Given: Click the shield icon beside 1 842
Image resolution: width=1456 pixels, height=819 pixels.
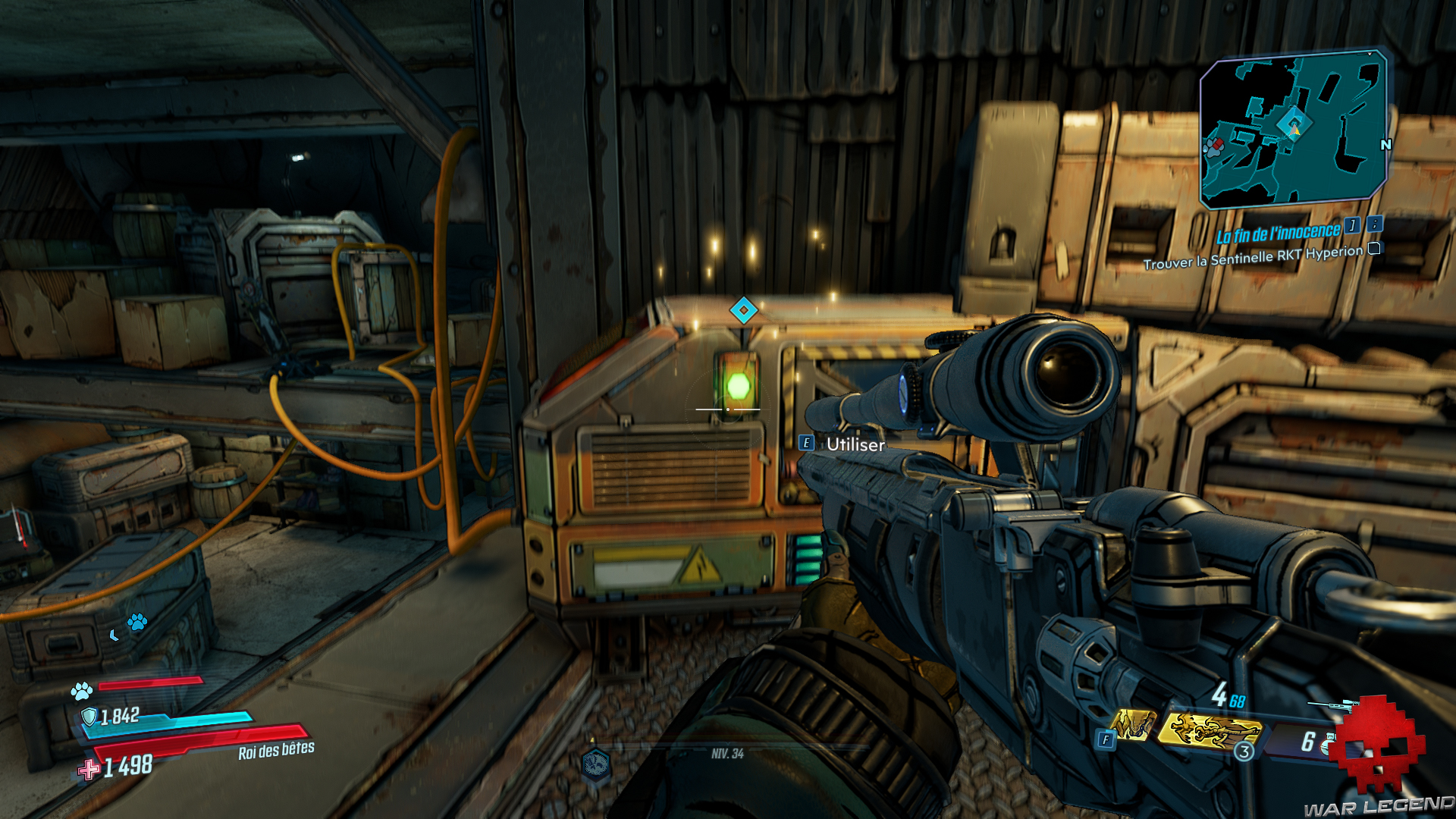Looking at the screenshot, I should coord(89,717).
